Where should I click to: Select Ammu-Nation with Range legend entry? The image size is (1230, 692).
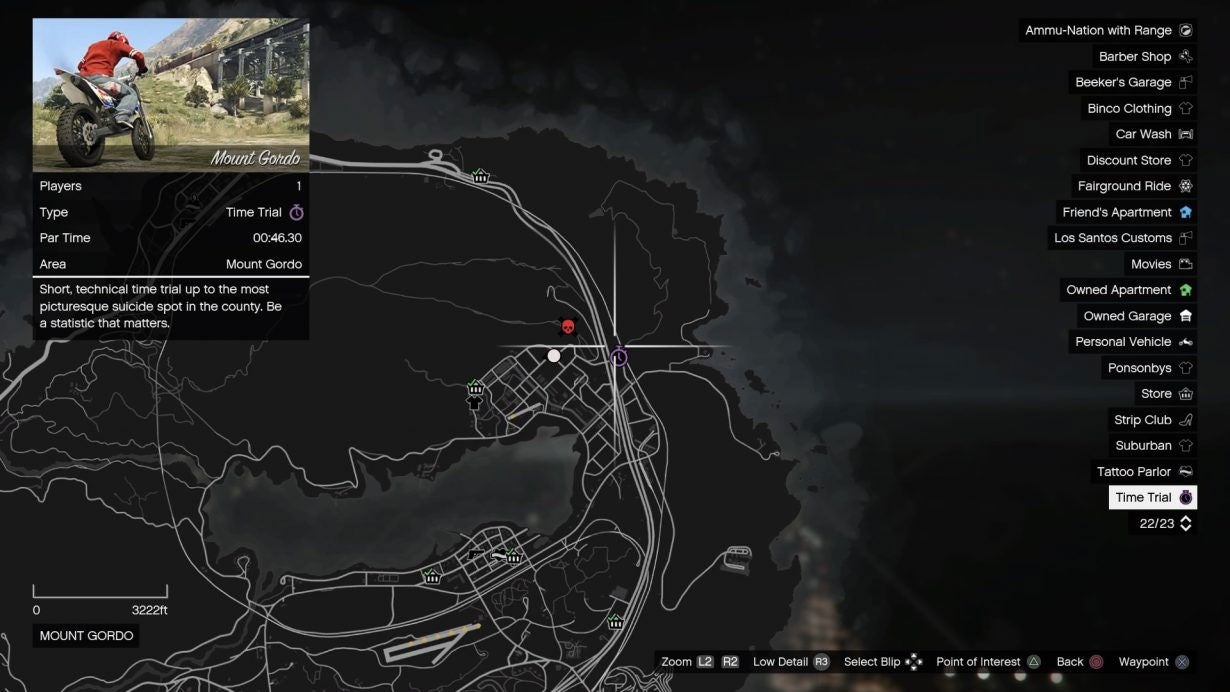[1107, 31]
